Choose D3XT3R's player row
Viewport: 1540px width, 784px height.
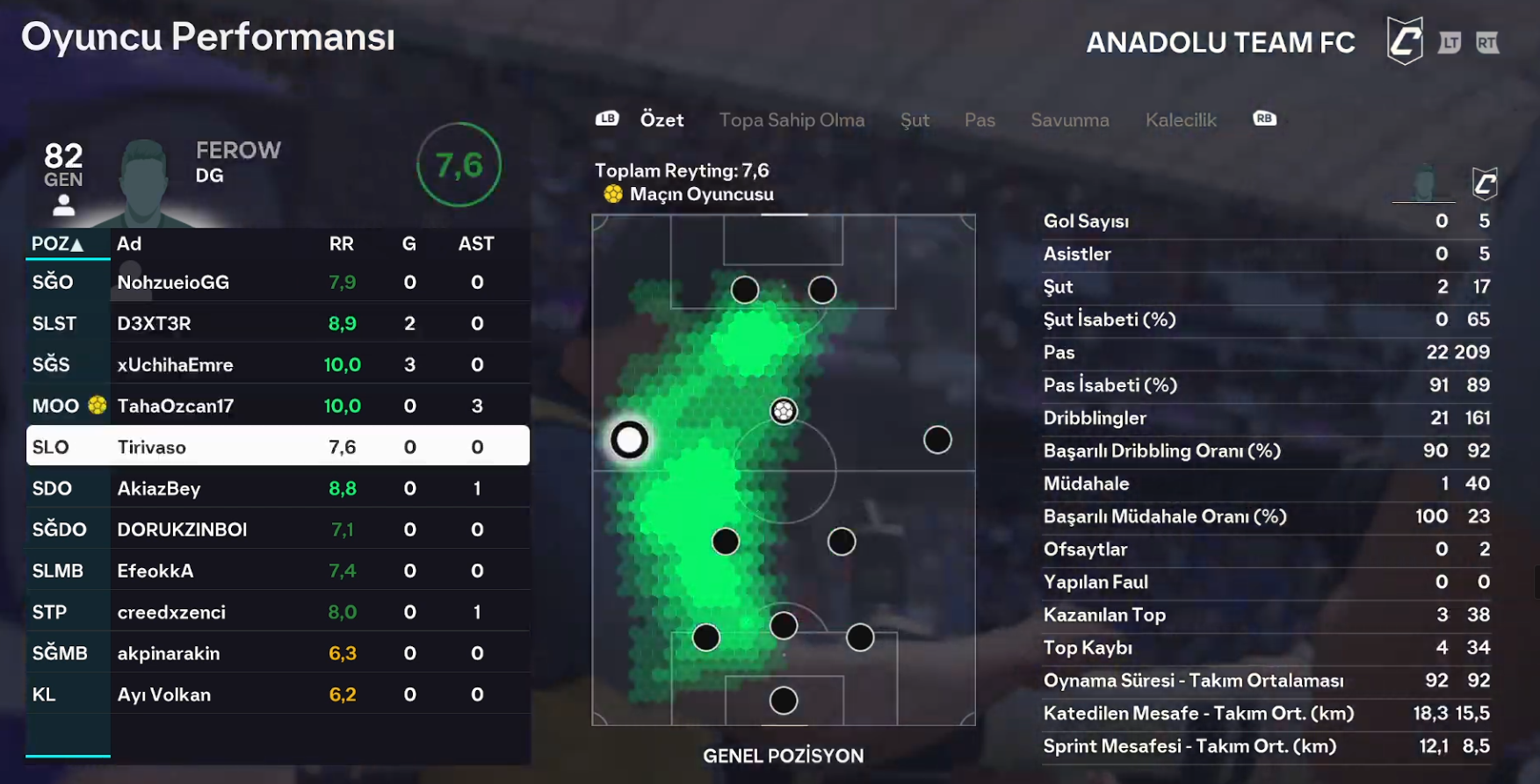(278, 323)
